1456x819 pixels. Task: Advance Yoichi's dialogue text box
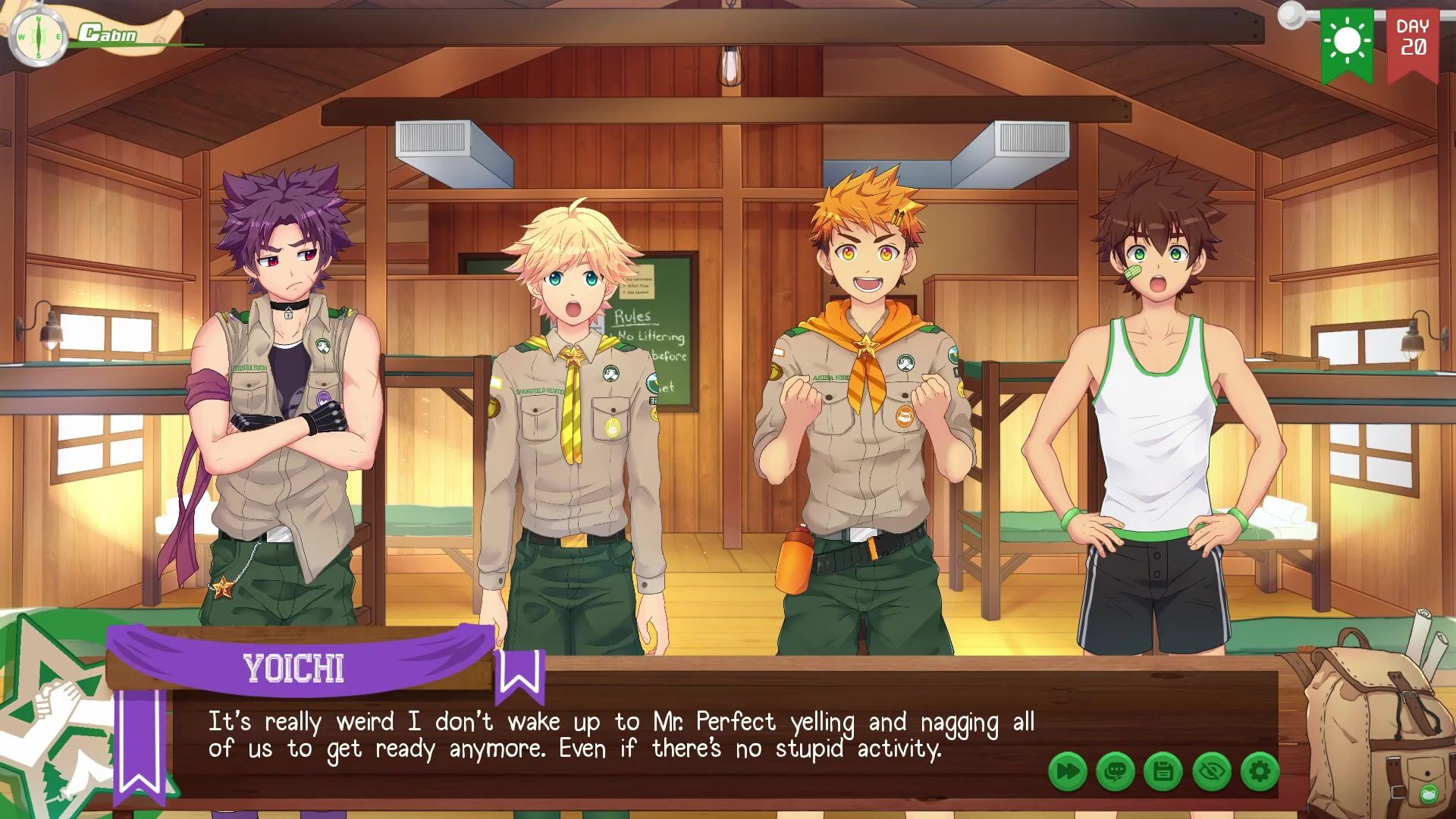[x=622, y=736]
